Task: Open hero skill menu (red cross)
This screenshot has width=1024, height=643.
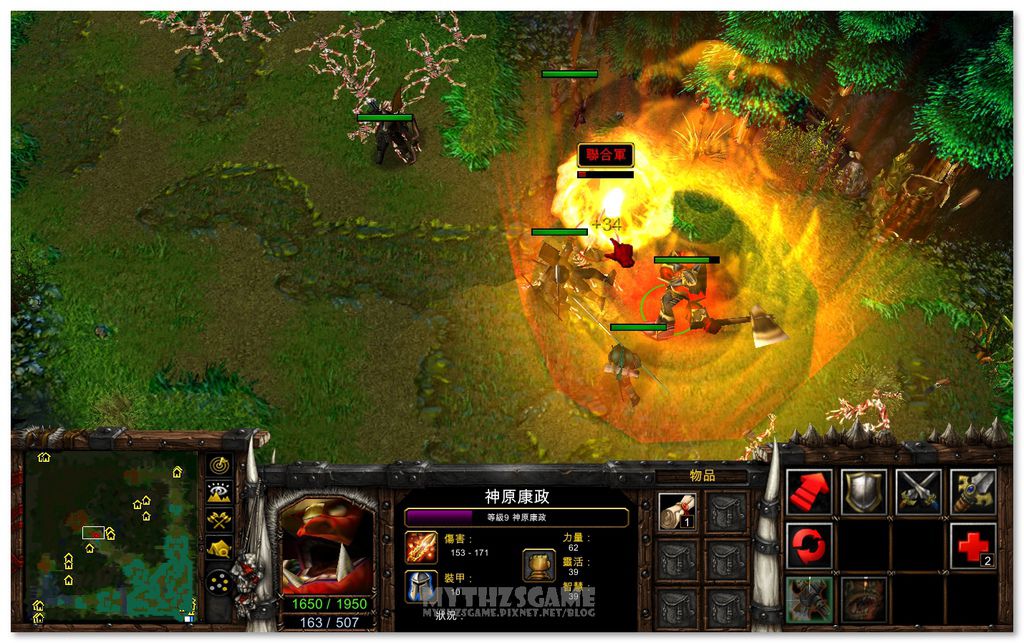Action: pos(972,545)
